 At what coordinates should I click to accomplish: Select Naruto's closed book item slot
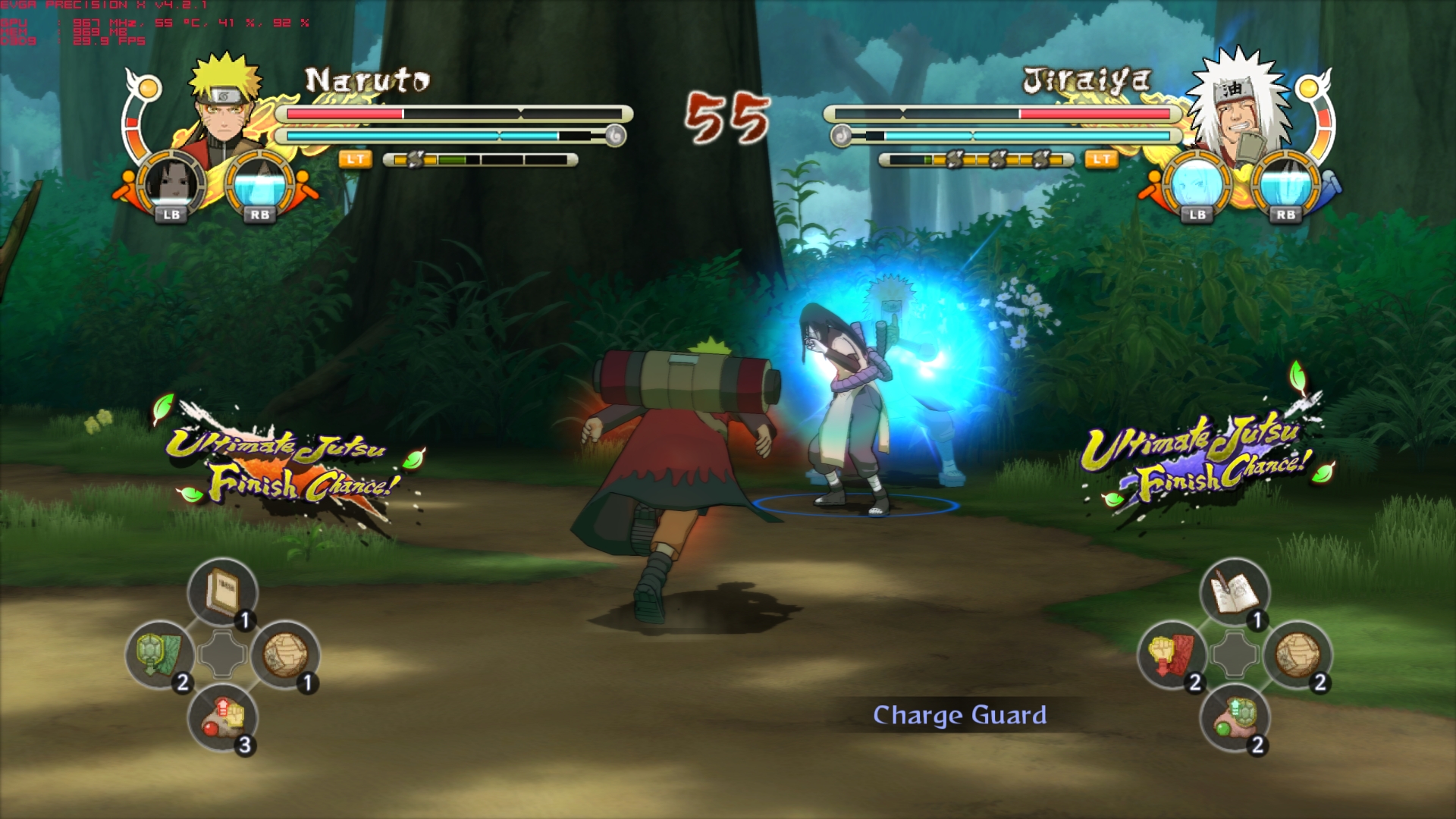pos(222,591)
